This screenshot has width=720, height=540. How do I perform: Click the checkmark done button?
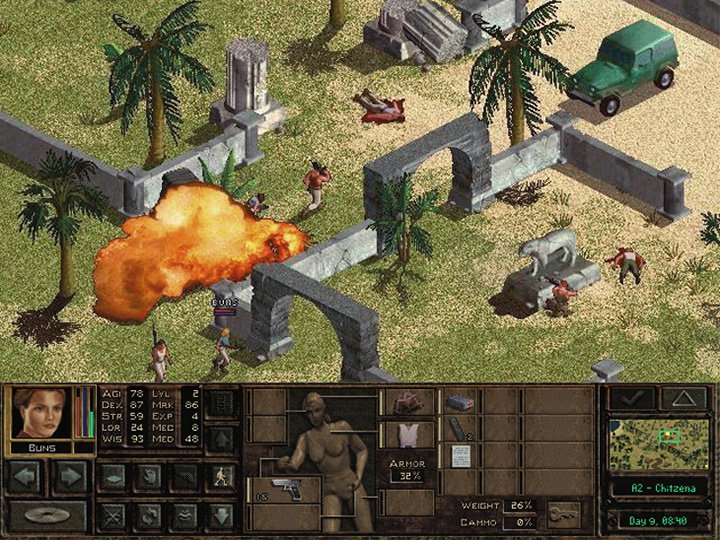click(x=632, y=398)
